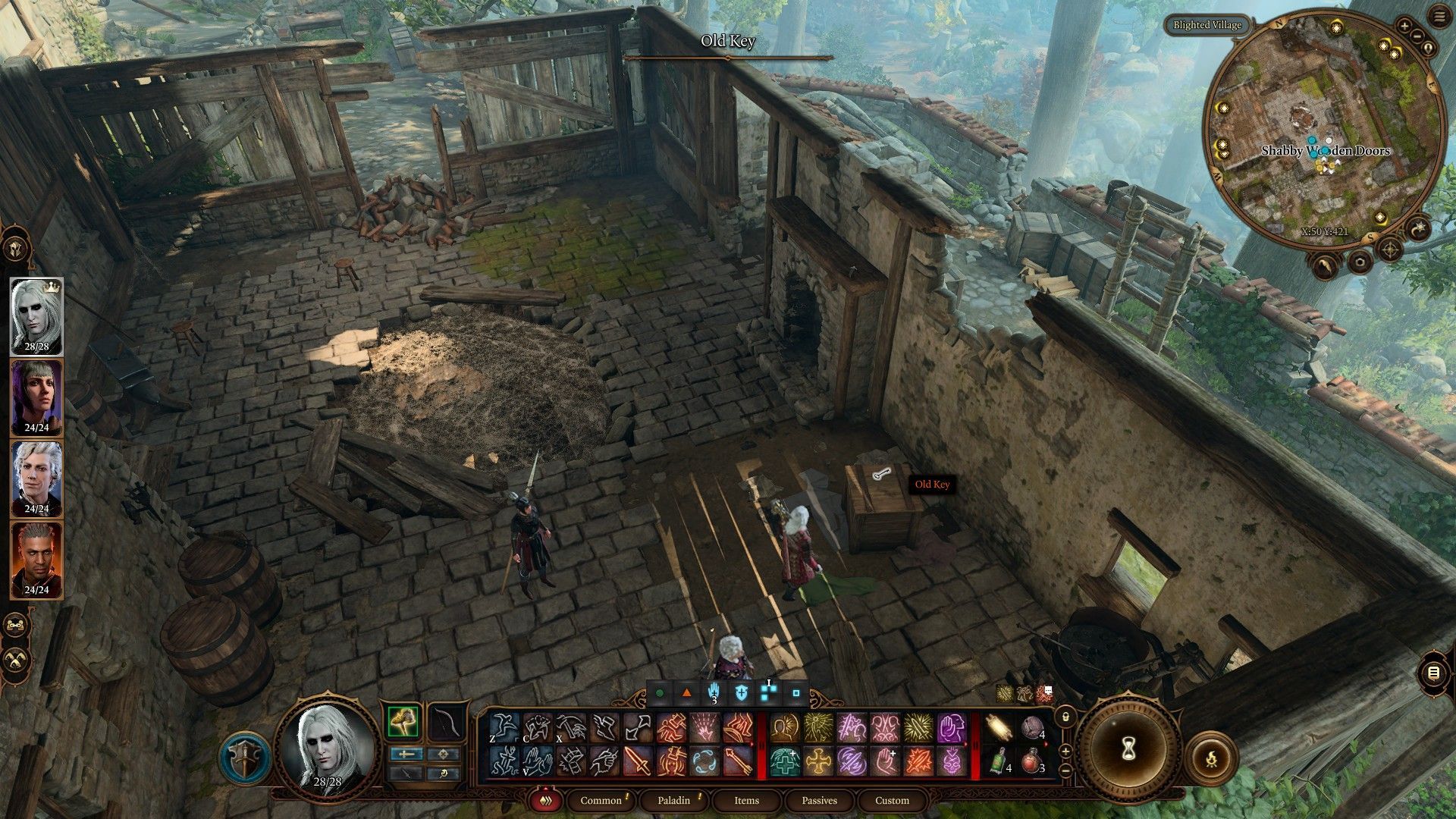
Task: Switch to the Common hotbar tab
Action: tap(601, 800)
